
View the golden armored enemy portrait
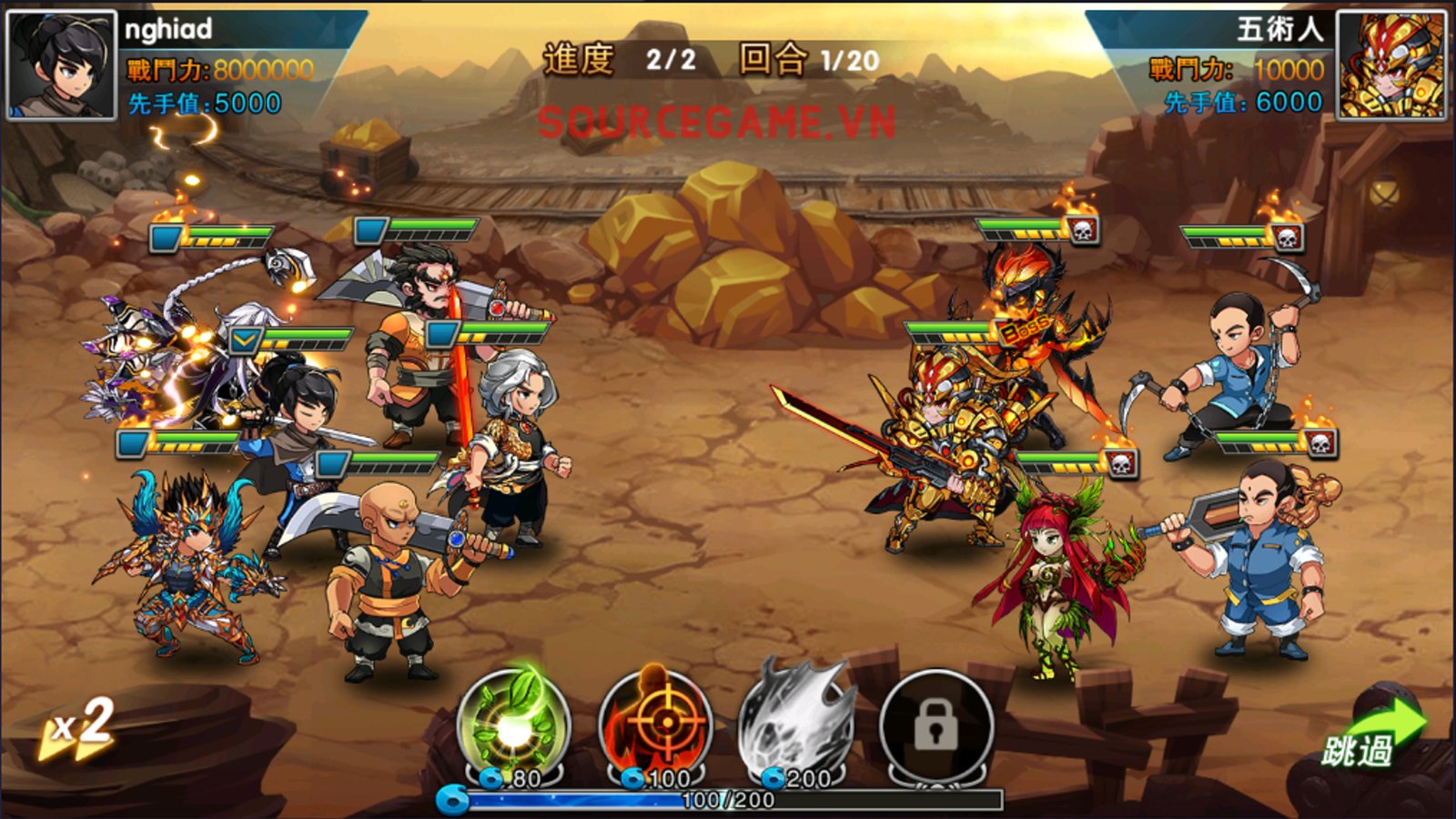(1390, 66)
